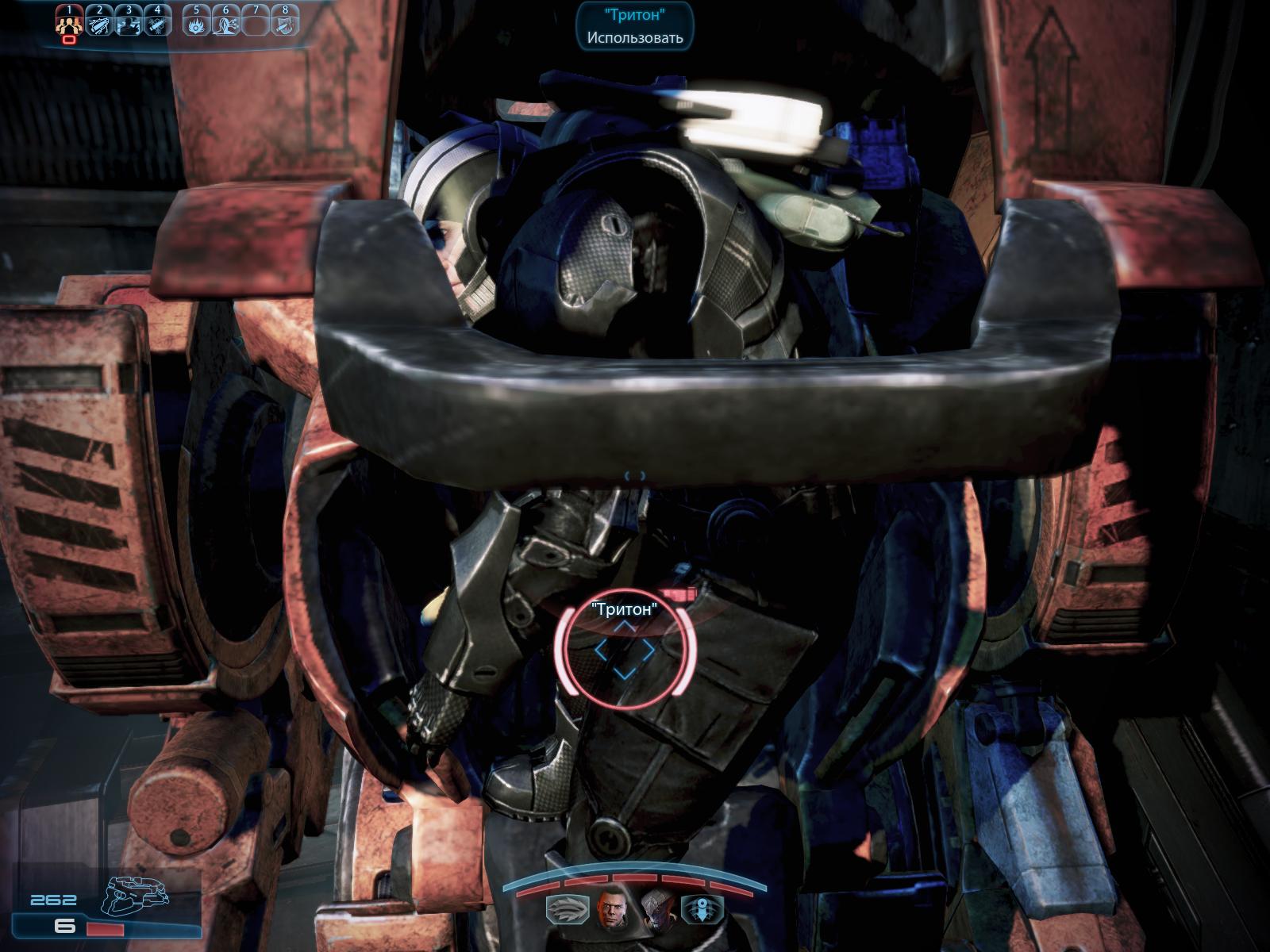This screenshot has height=952, width=1270.
Task: Select the alien squadmate portrait
Action: click(656, 908)
